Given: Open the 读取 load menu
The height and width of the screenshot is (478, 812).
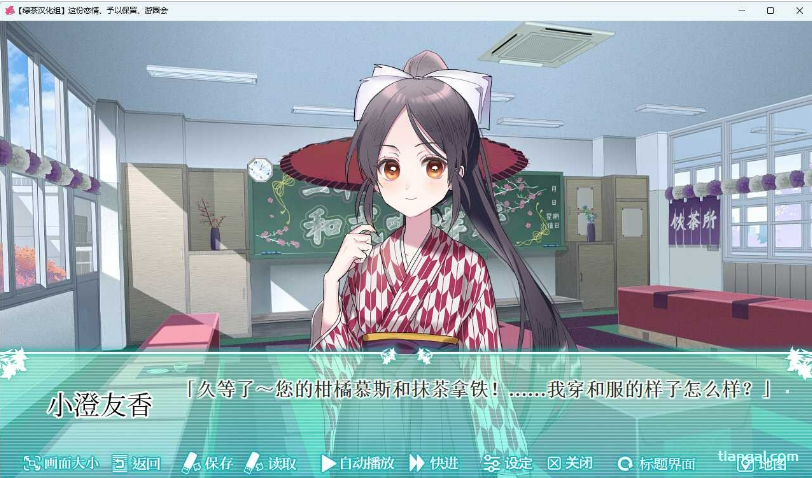Looking at the screenshot, I should 272,463.
